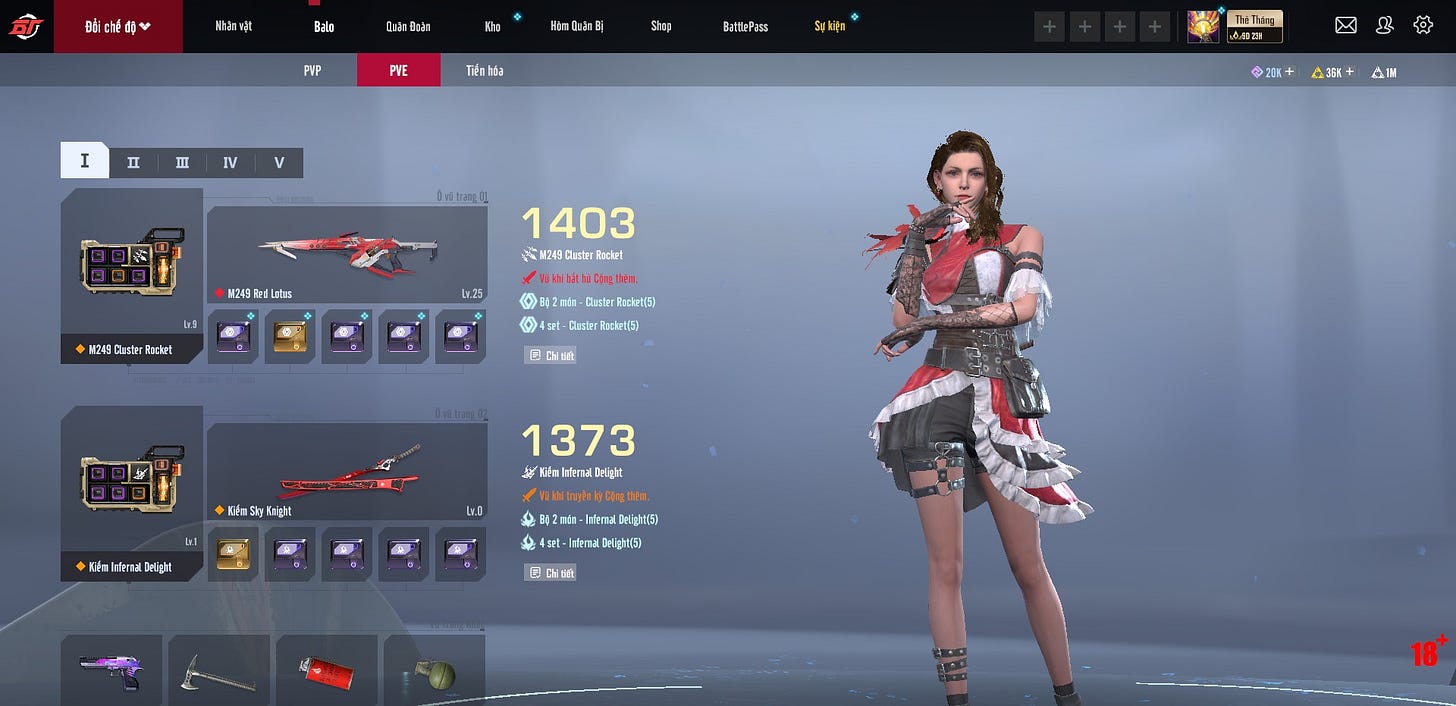Go to the Quân Đoàn menu
The height and width of the screenshot is (706, 1456).
pos(408,26)
